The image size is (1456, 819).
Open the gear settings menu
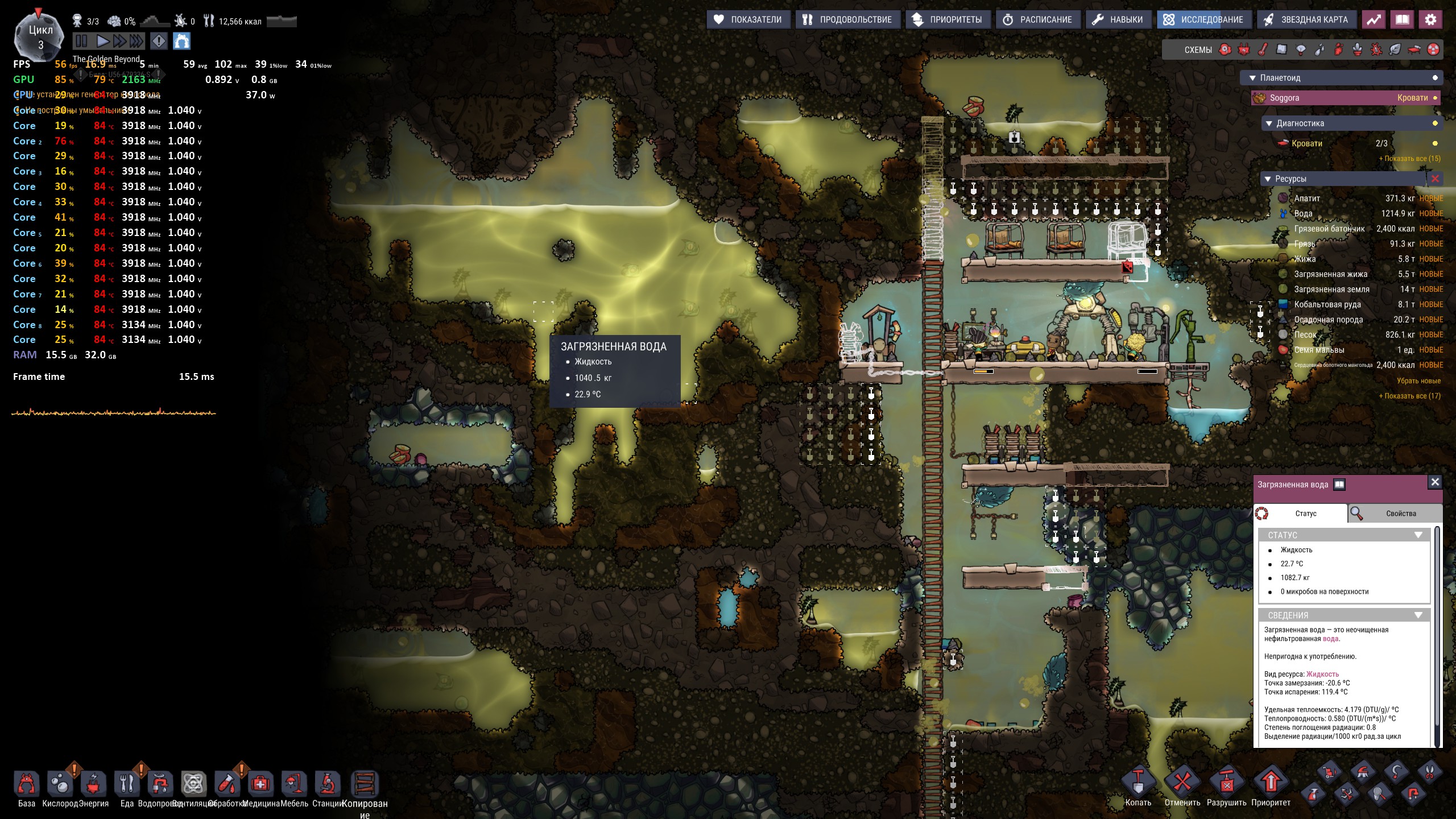click(x=1430, y=20)
